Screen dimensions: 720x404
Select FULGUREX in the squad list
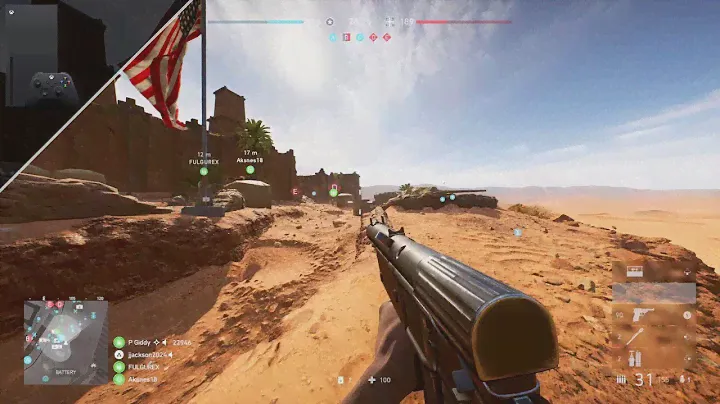point(141,367)
